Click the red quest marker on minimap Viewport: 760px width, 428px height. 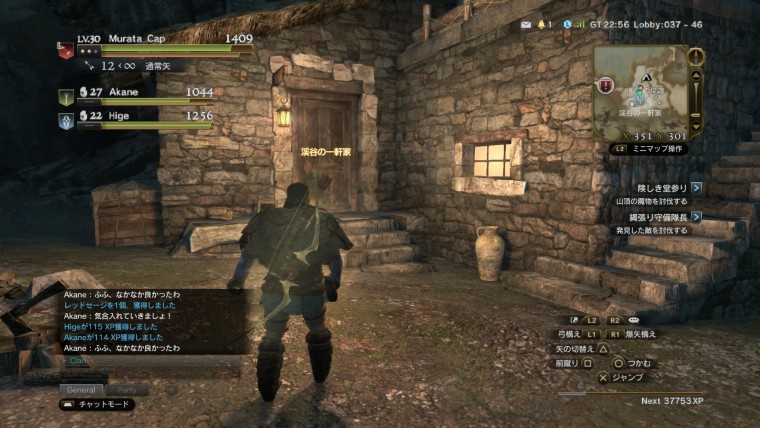pos(605,85)
